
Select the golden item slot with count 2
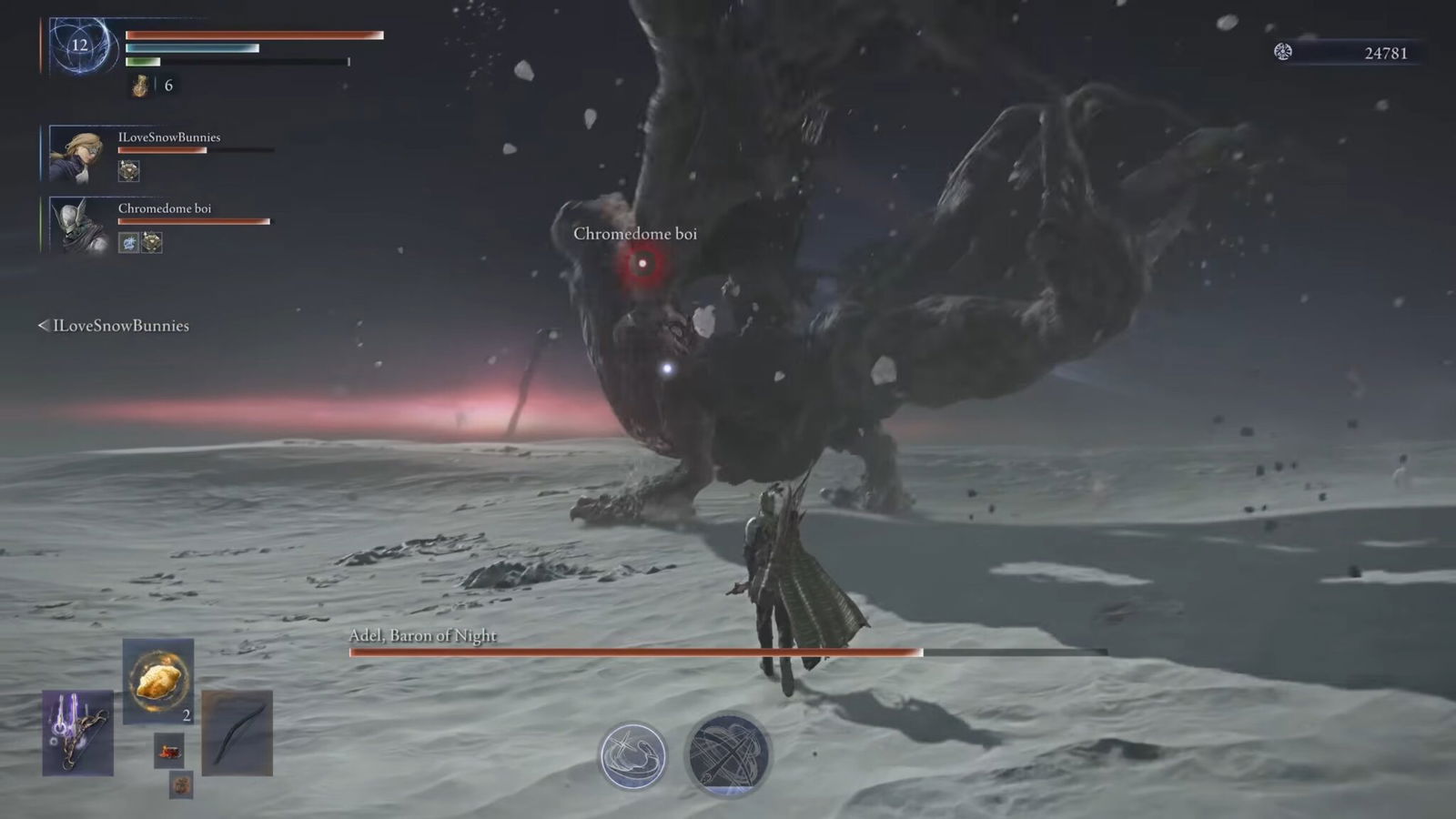pyautogui.click(x=158, y=680)
